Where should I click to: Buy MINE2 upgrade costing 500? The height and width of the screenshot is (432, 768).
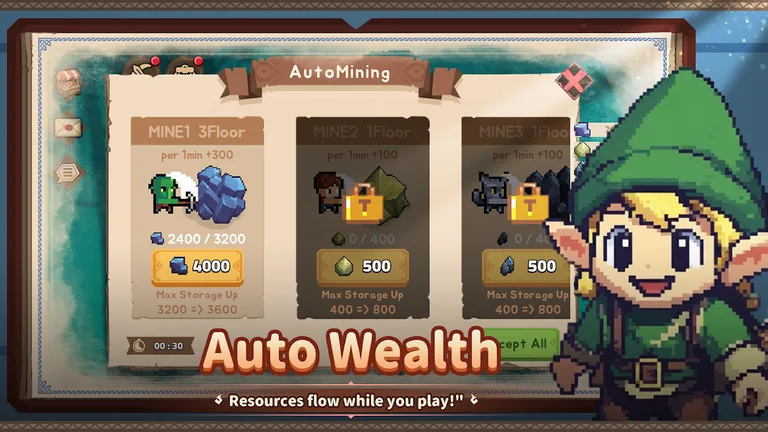pos(362,267)
